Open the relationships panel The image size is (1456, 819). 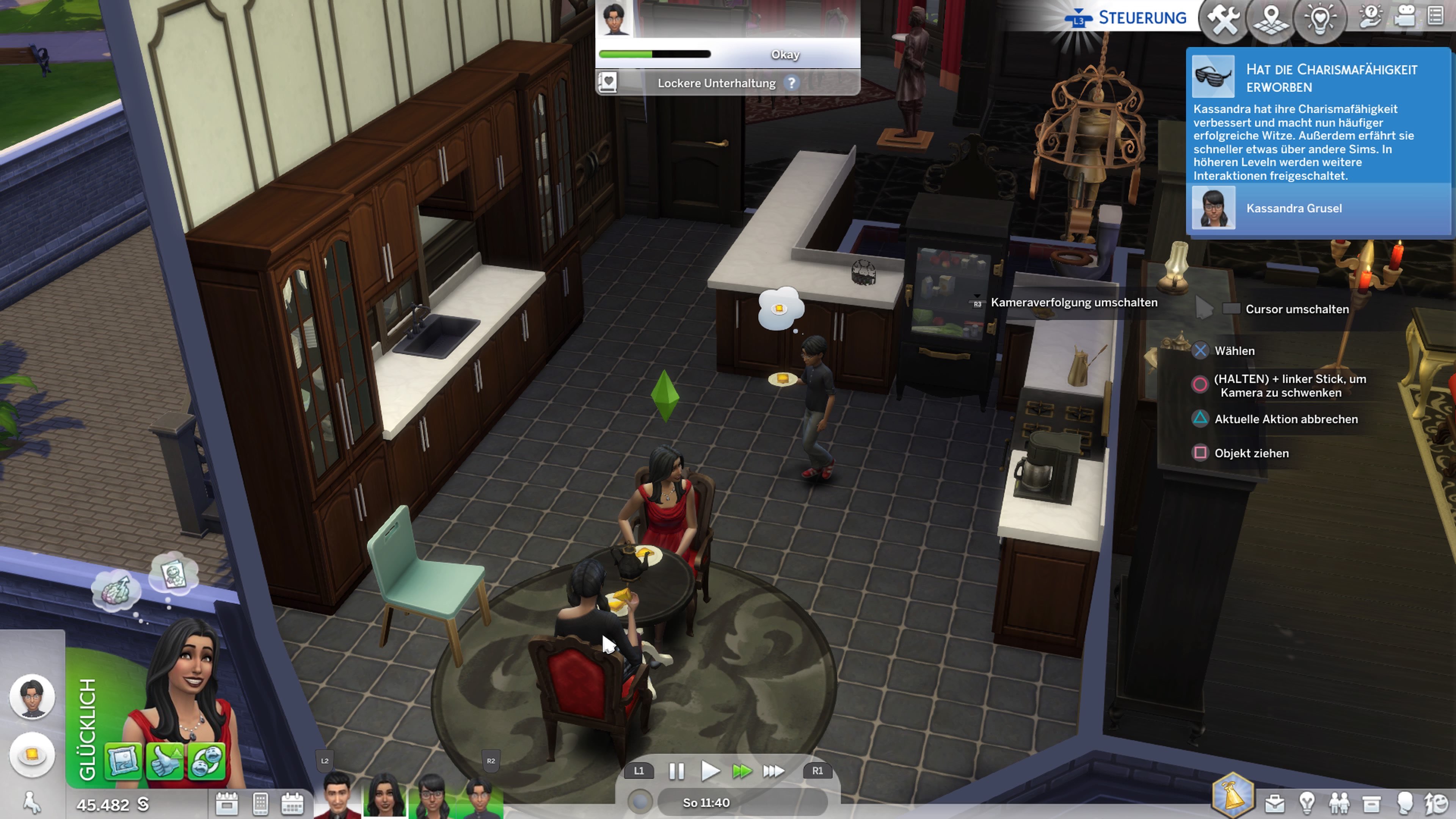1339,803
